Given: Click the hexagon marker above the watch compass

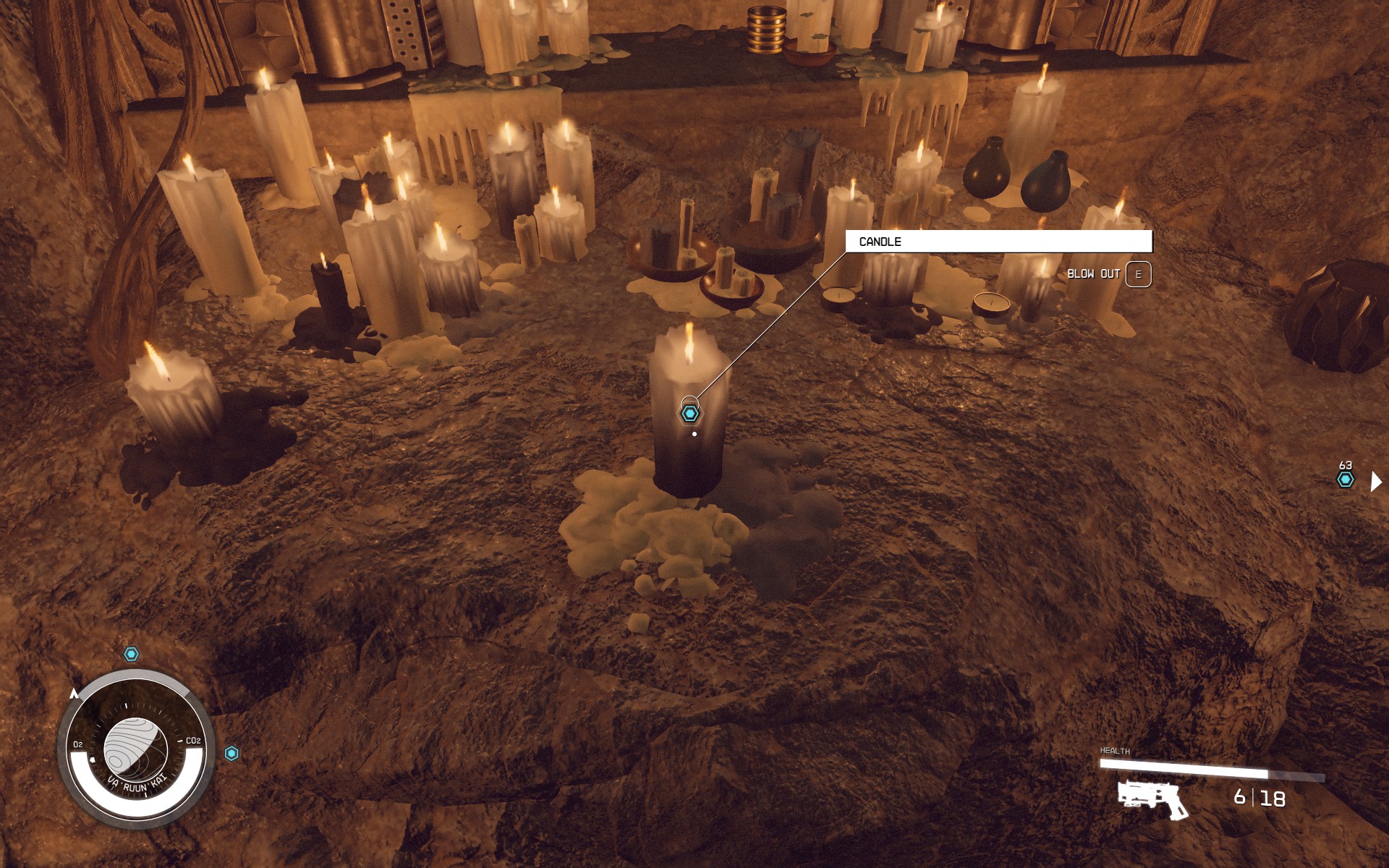Looking at the screenshot, I should click(x=131, y=654).
